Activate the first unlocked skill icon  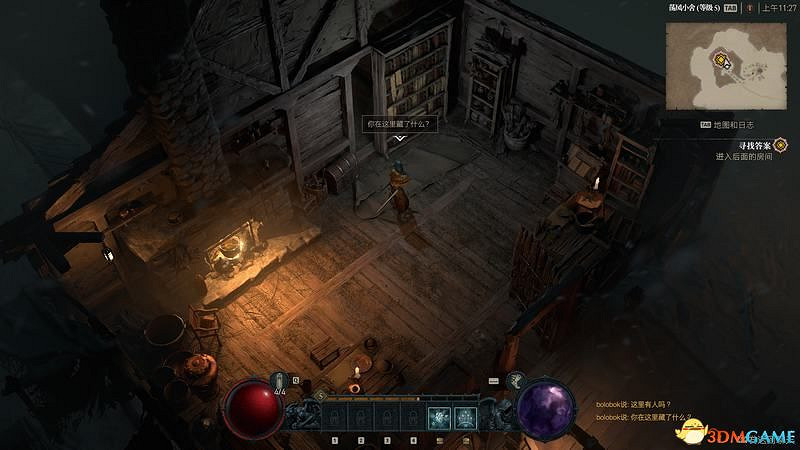pos(438,418)
